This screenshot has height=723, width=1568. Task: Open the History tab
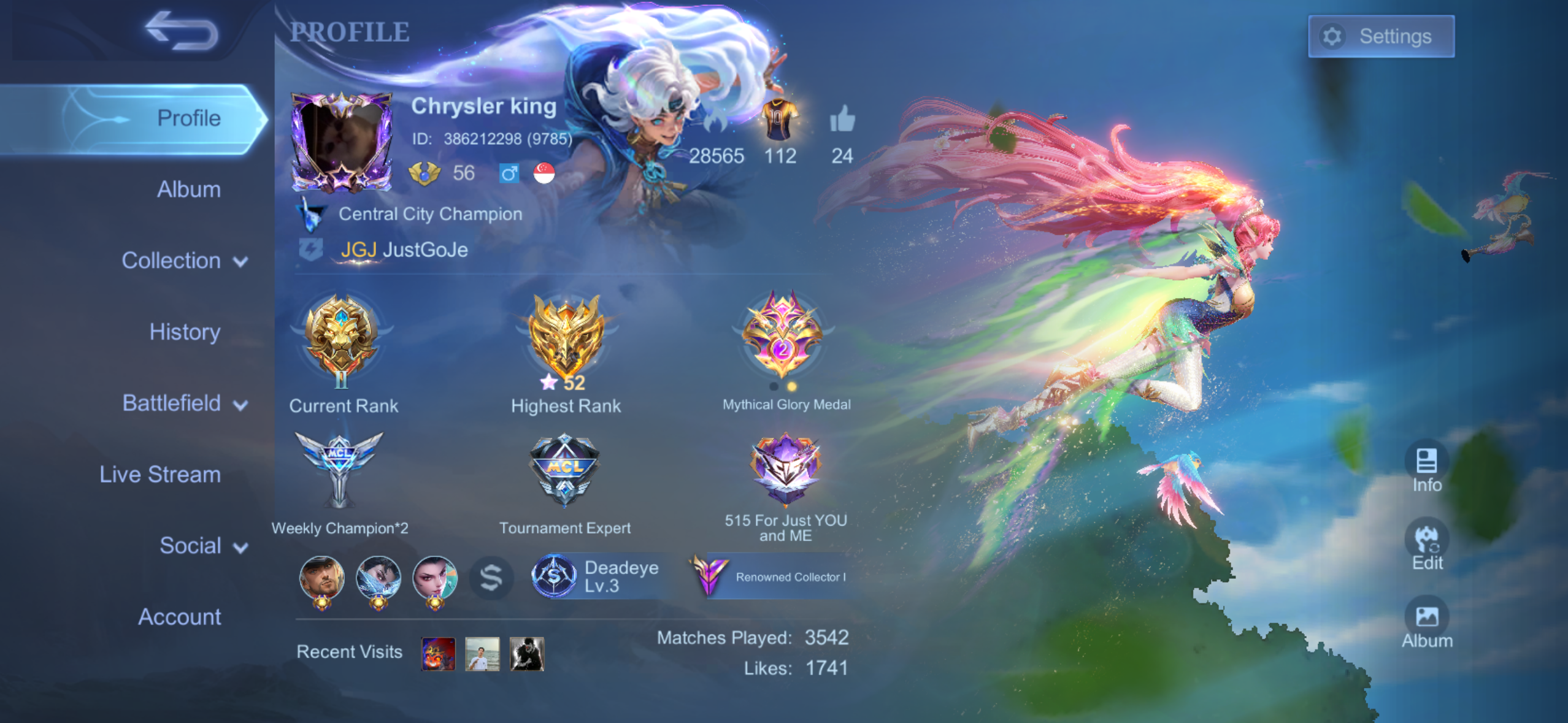[185, 332]
